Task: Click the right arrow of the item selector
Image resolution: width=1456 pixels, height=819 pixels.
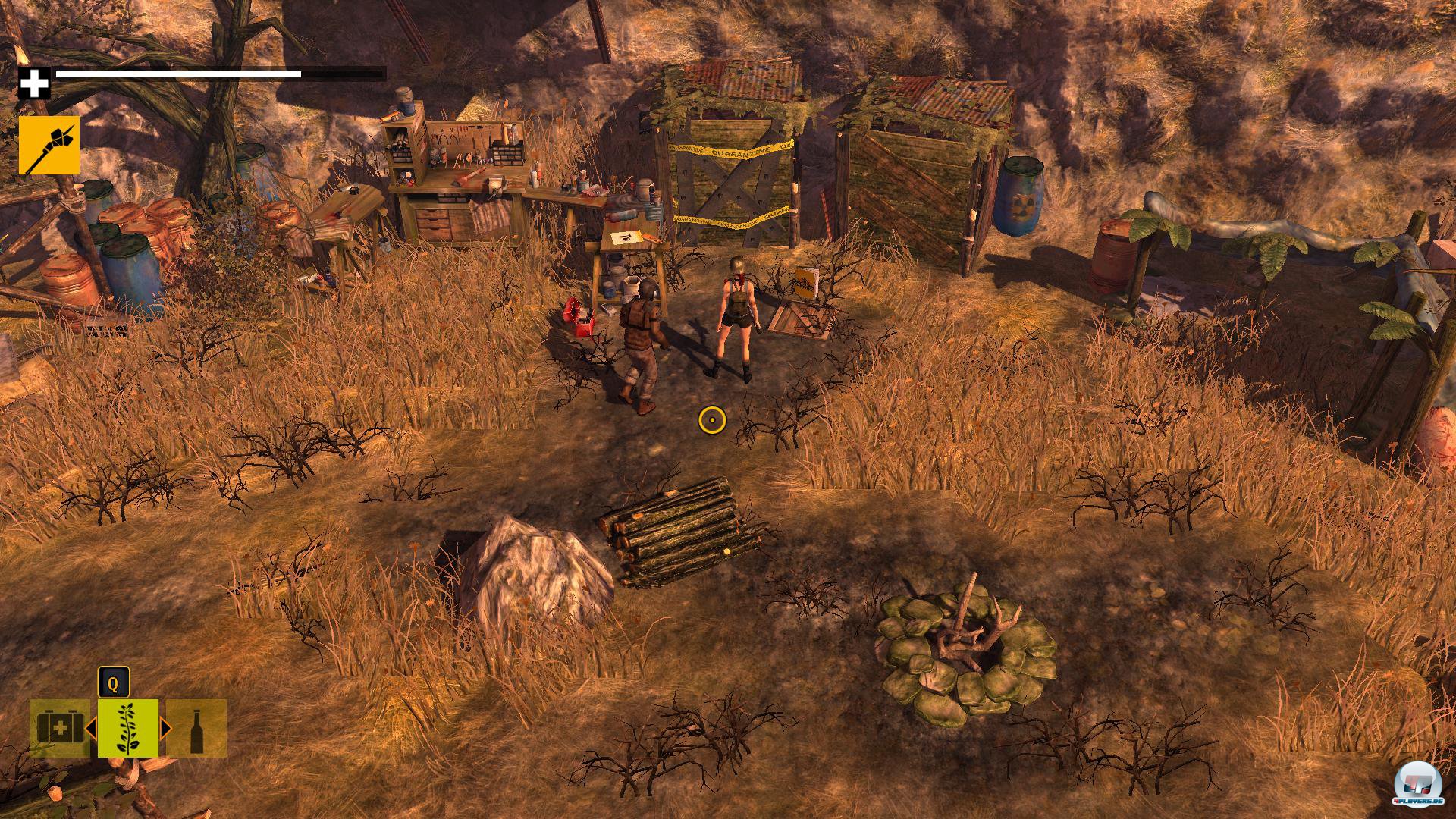Action: coord(165,729)
